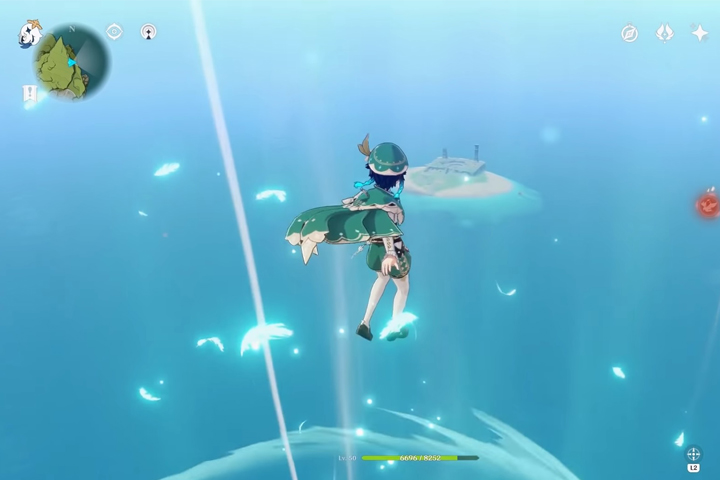
Task: Open the battle pass wings icon
Action: tap(664, 33)
